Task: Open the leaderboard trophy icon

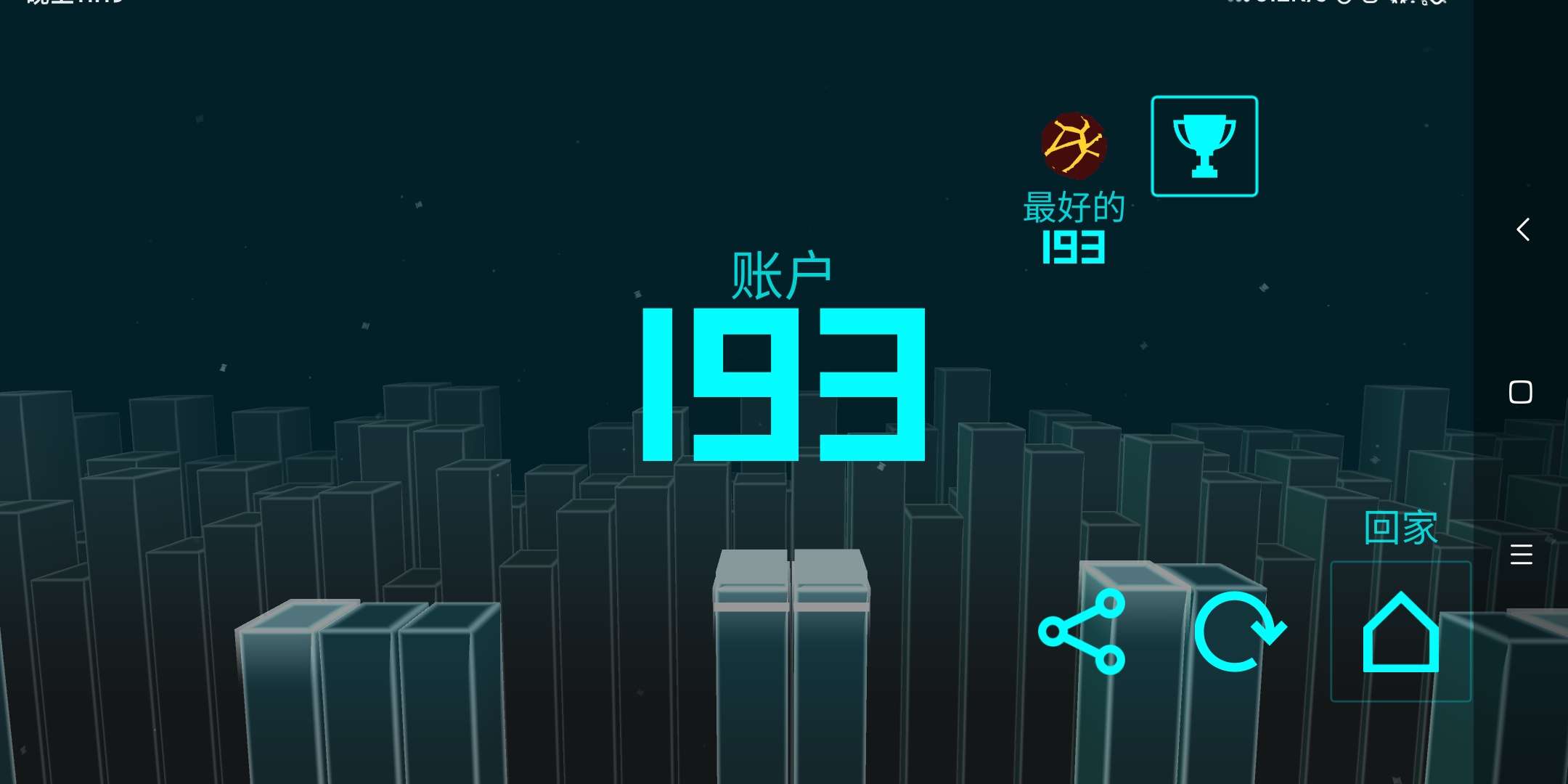Action: (1204, 145)
